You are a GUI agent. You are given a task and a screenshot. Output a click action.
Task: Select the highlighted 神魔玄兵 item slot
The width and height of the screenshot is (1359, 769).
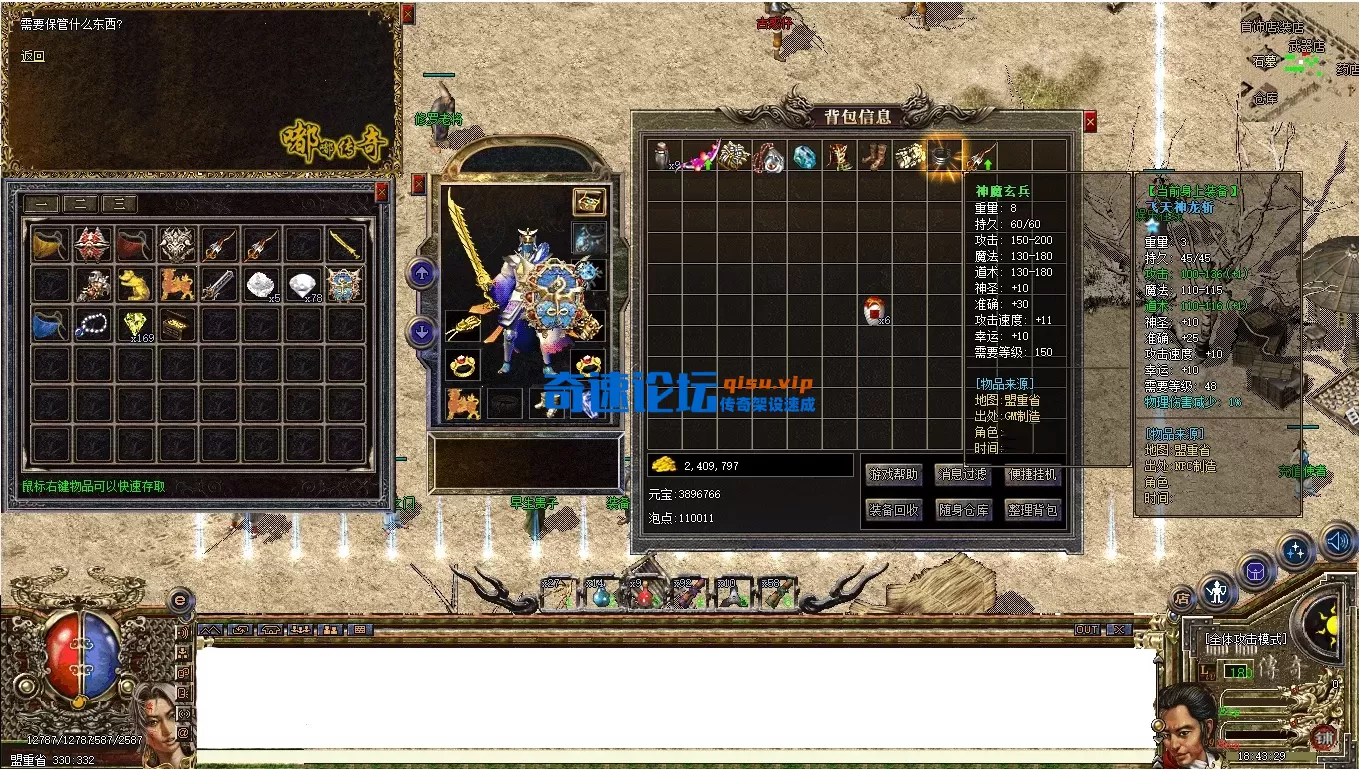[944, 156]
